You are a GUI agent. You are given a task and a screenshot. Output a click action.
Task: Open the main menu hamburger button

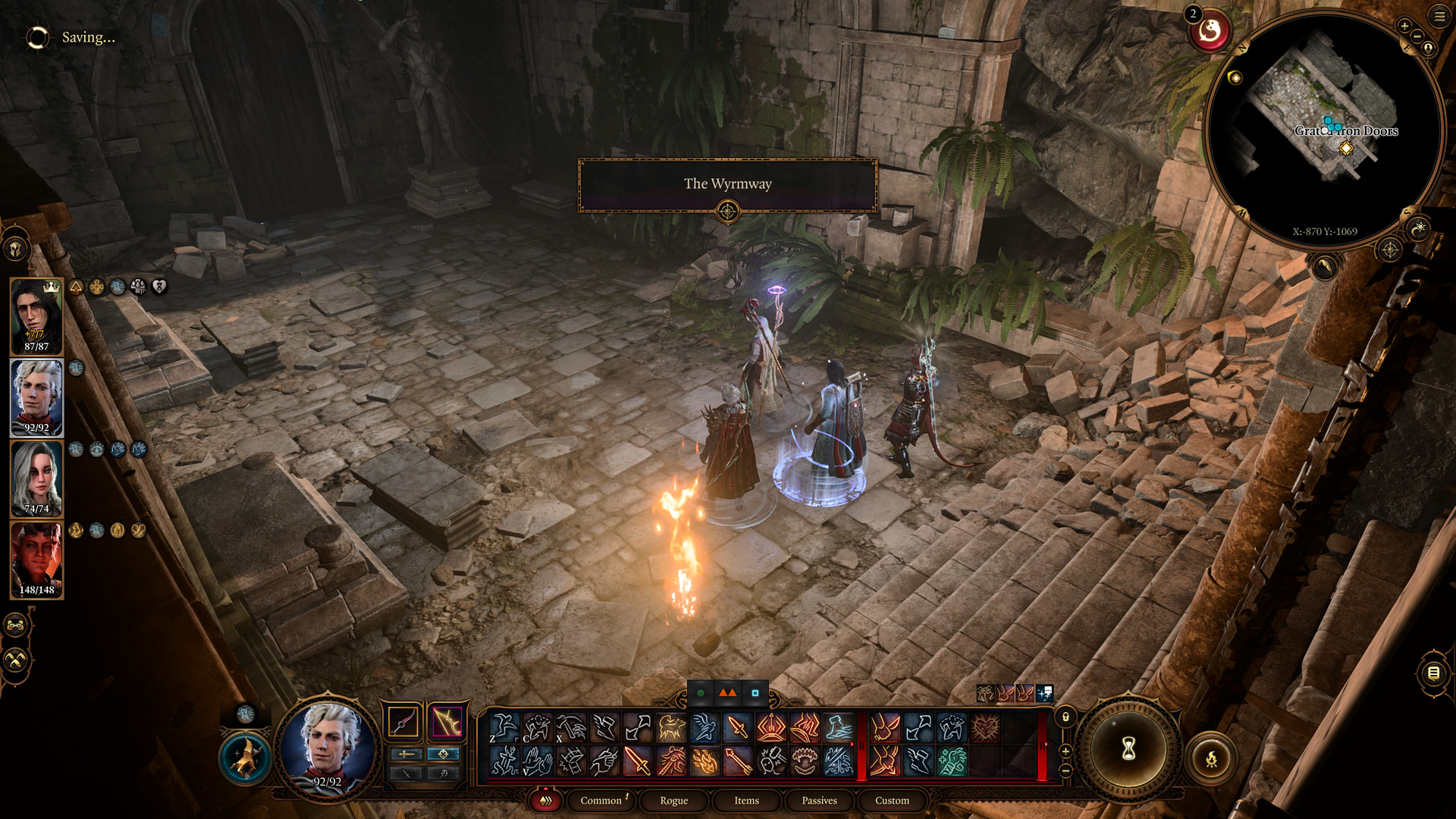click(x=1439, y=16)
